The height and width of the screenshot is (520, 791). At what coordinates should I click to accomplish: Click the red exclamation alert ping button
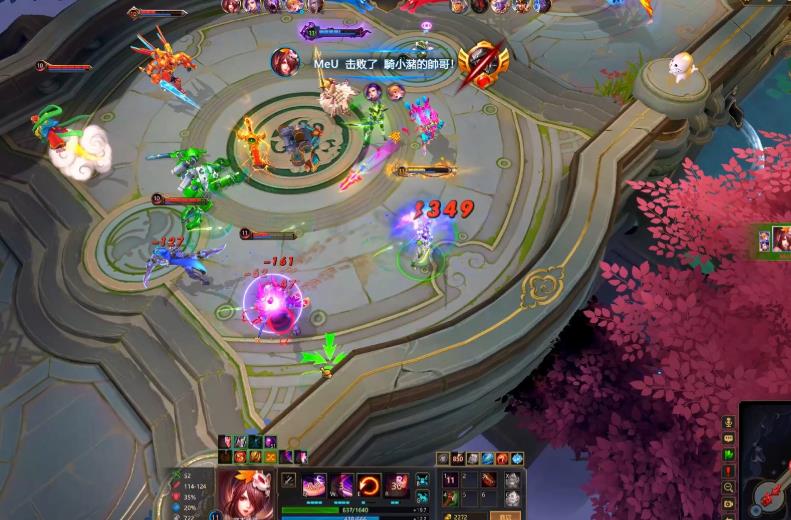729,471
